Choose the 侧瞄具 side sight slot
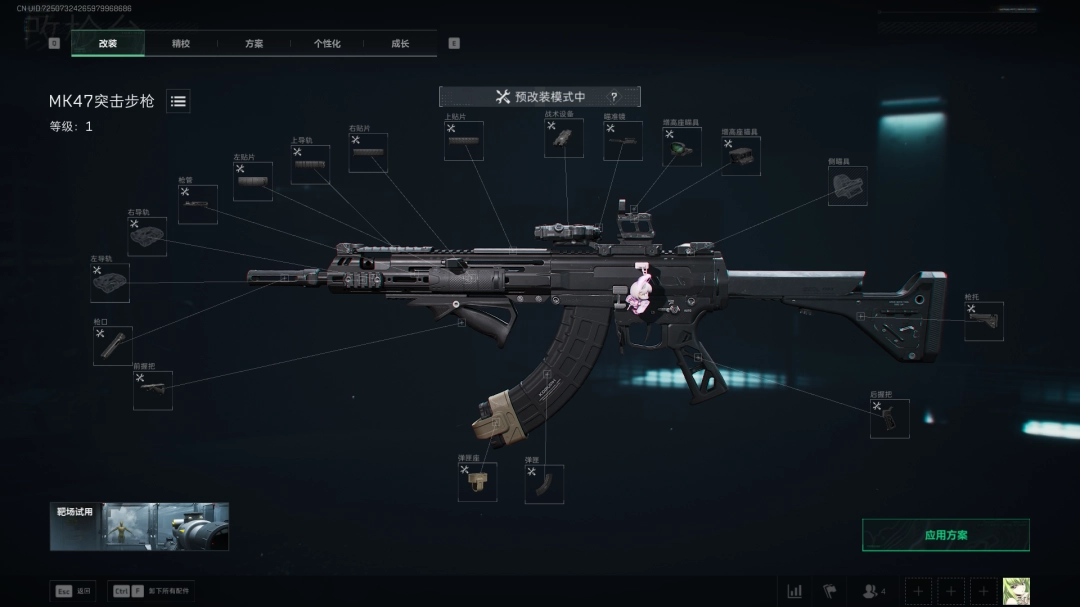Screen dimensions: 1080x607 click(x=847, y=186)
